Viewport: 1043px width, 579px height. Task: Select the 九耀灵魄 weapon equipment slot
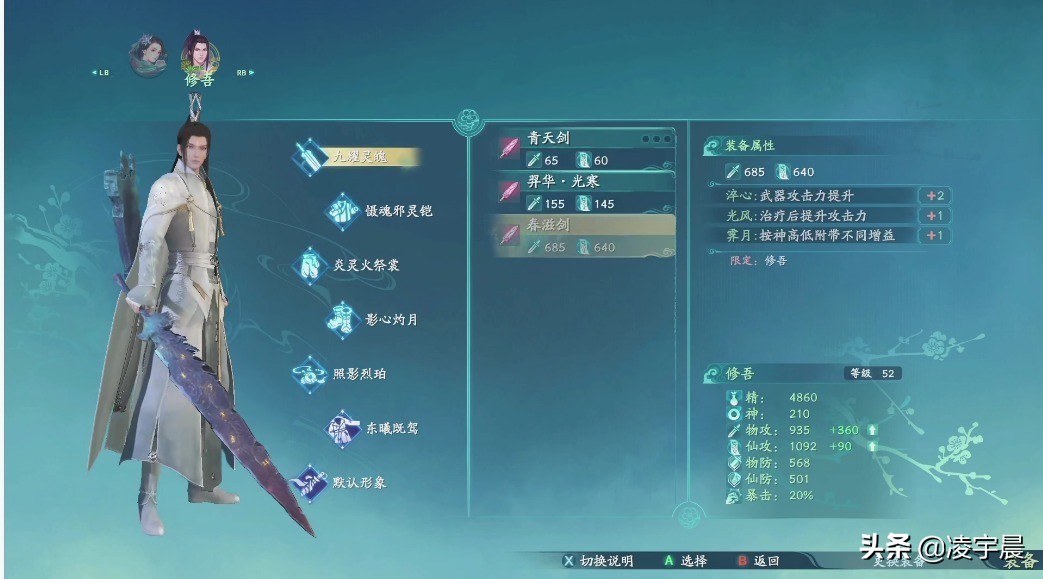click(358, 157)
